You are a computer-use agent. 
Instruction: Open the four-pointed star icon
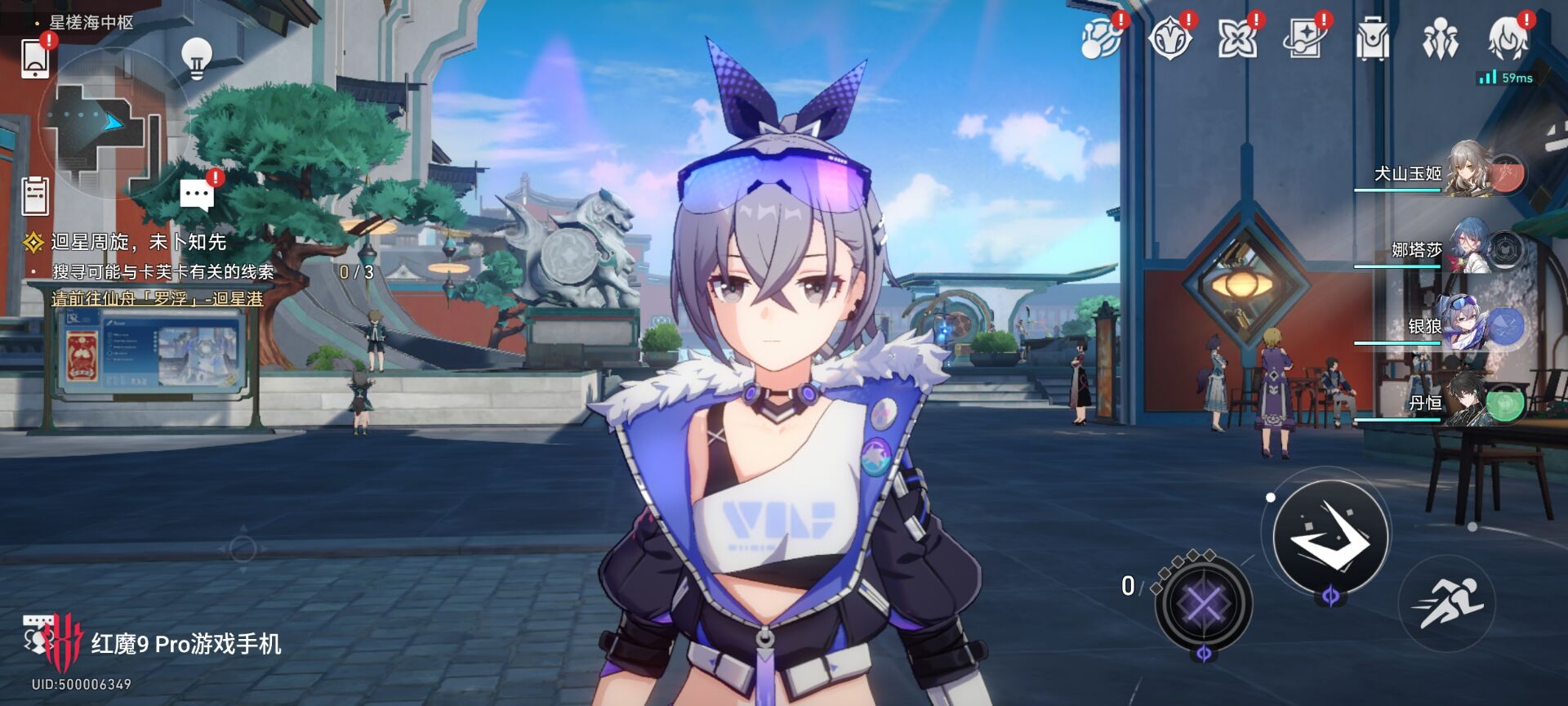1237,38
